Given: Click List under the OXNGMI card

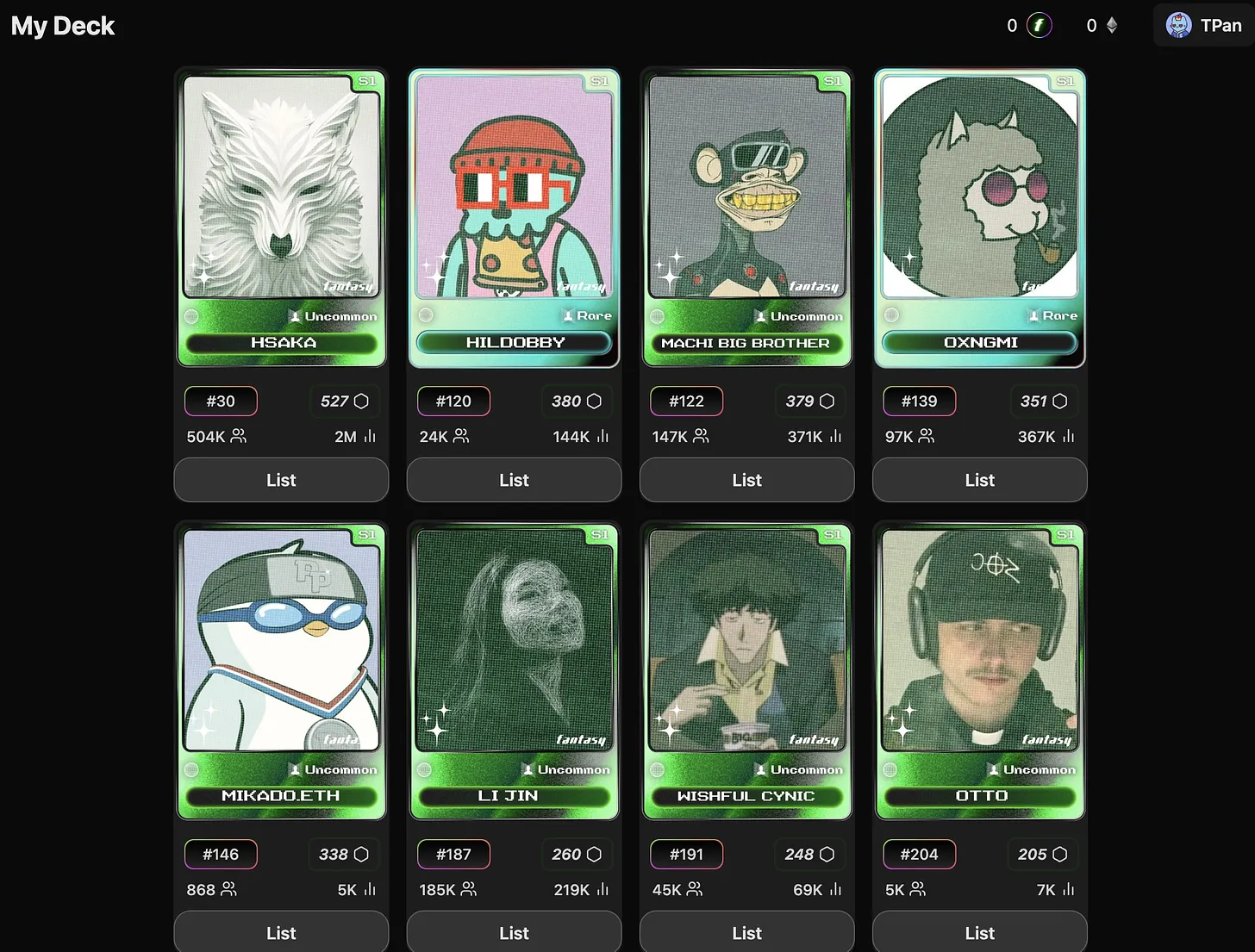Looking at the screenshot, I should coord(979,480).
